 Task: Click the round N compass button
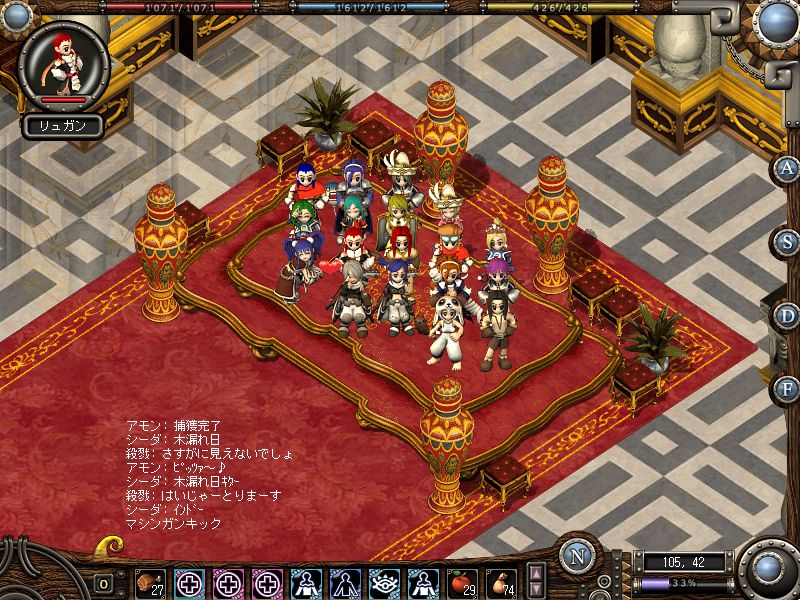point(578,557)
